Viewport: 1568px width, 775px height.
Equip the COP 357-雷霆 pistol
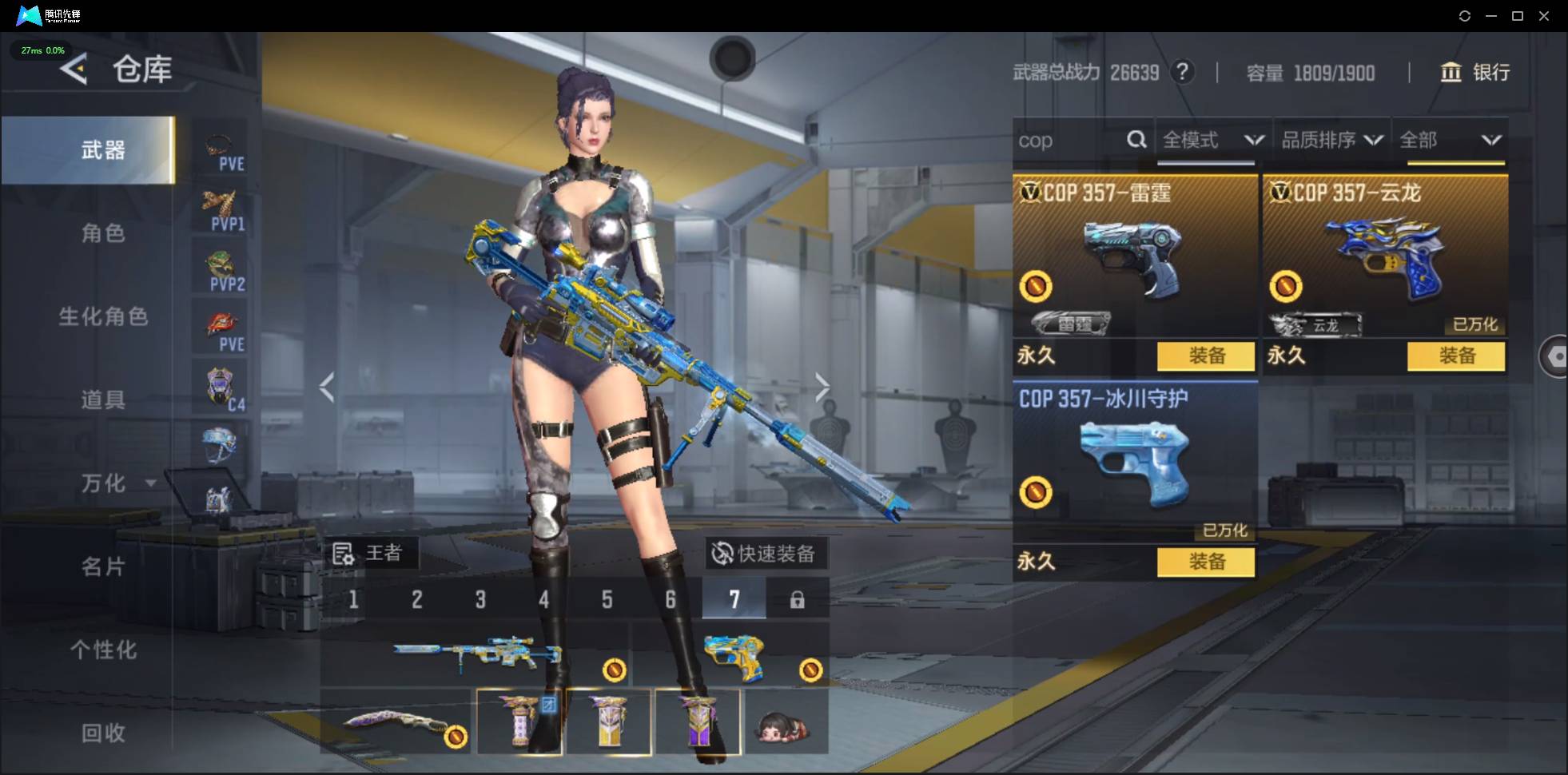point(1205,356)
